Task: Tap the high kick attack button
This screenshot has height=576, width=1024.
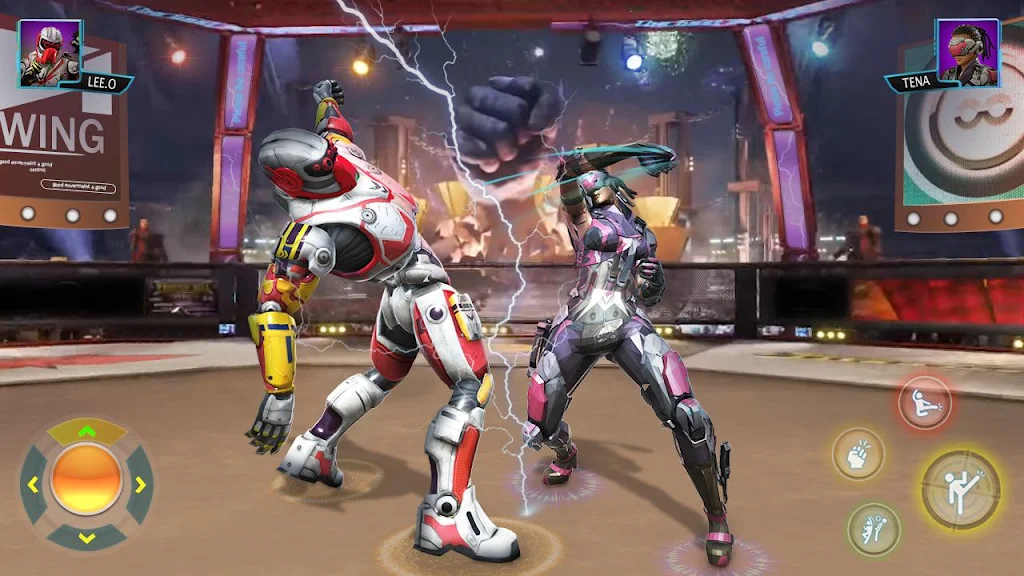Action: coord(960,489)
